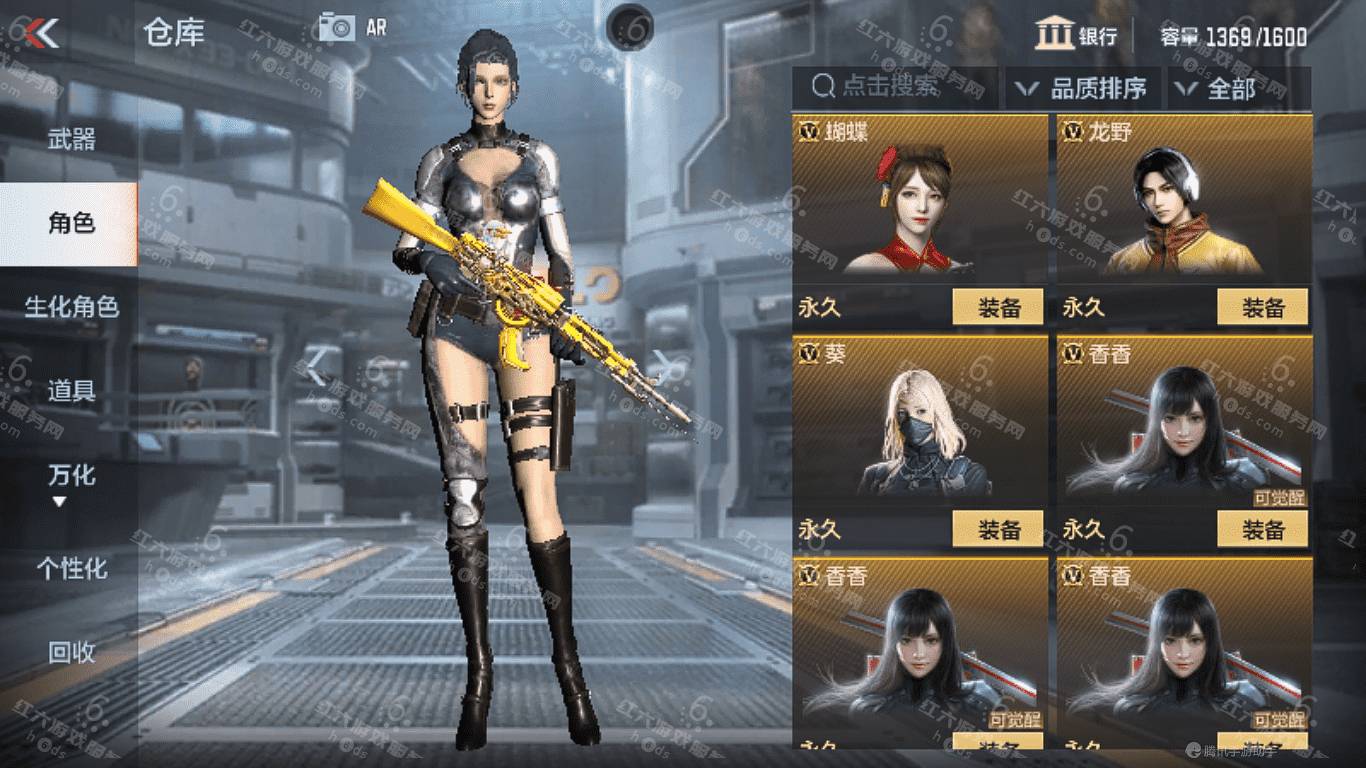Switch to the 生化角色 tab

coord(71,306)
